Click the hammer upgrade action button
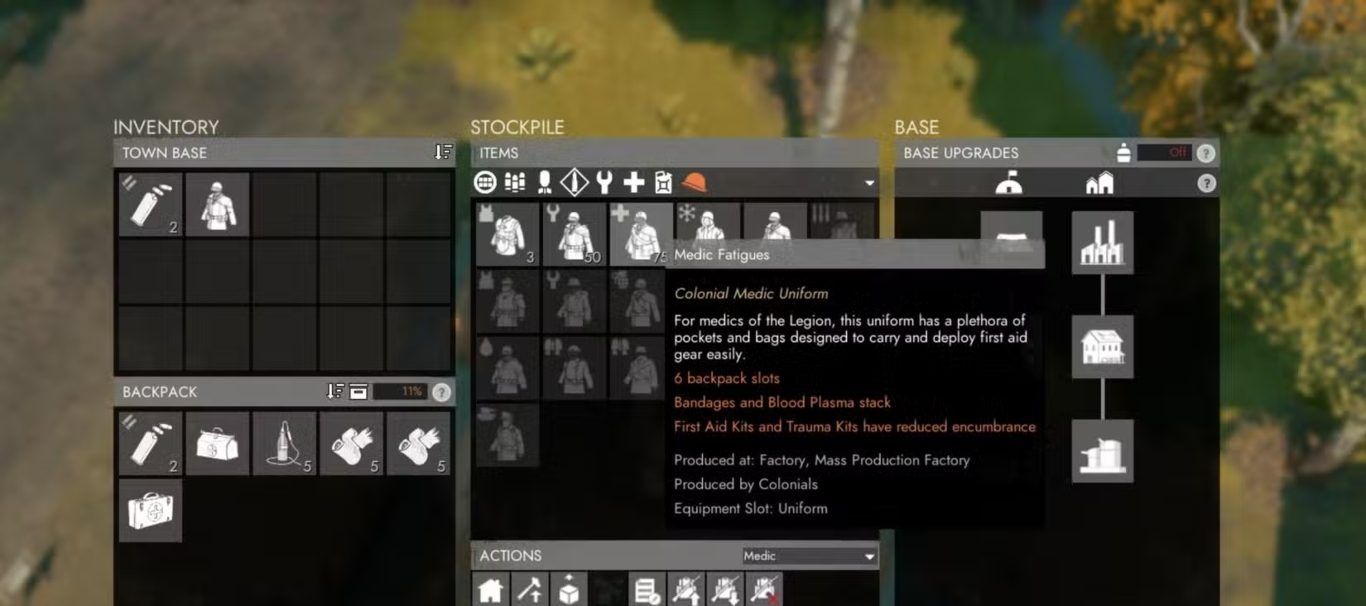This screenshot has width=1366, height=606. tap(529, 590)
